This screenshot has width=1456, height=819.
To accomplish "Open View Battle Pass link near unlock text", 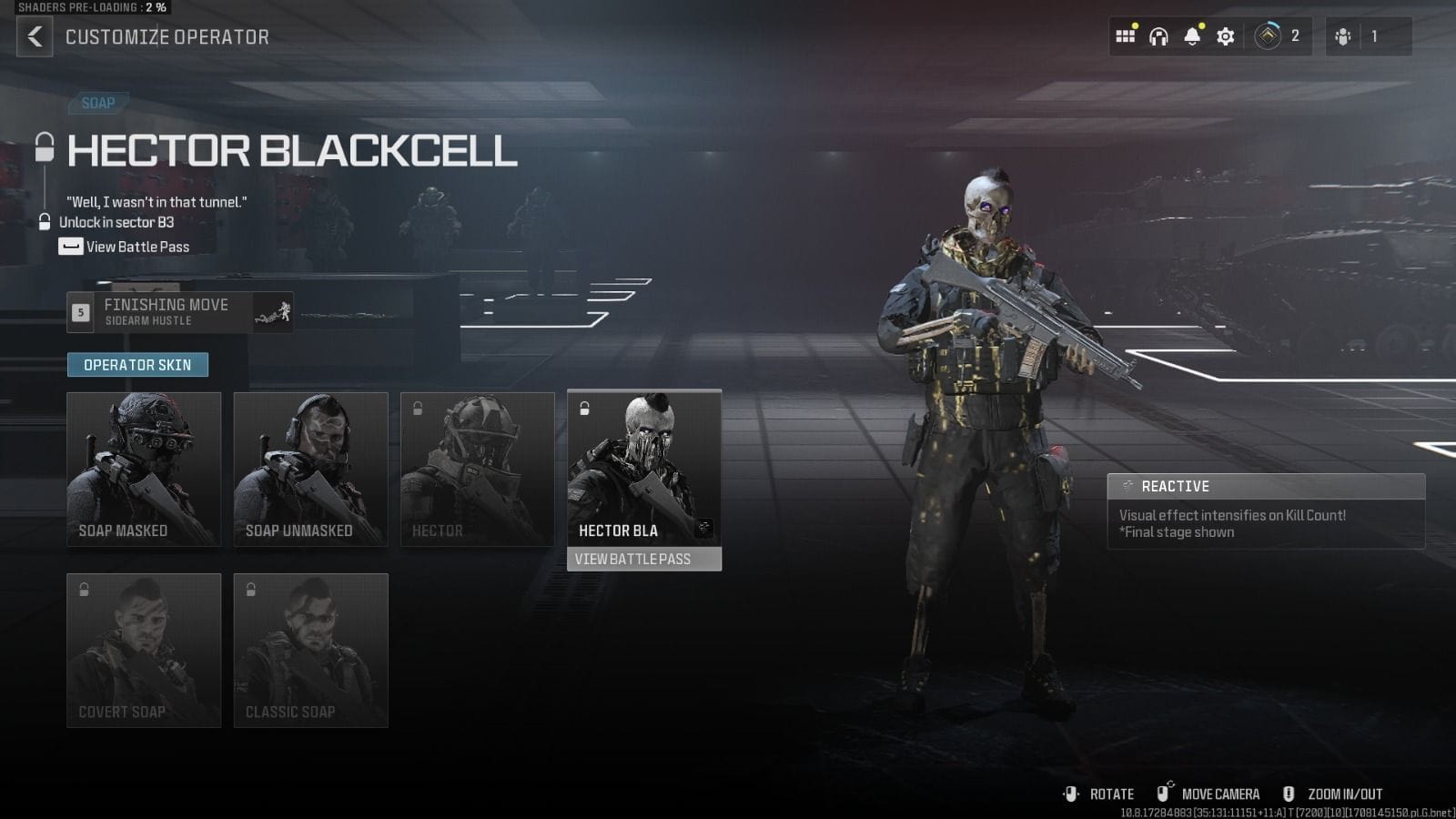I will (136, 247).
